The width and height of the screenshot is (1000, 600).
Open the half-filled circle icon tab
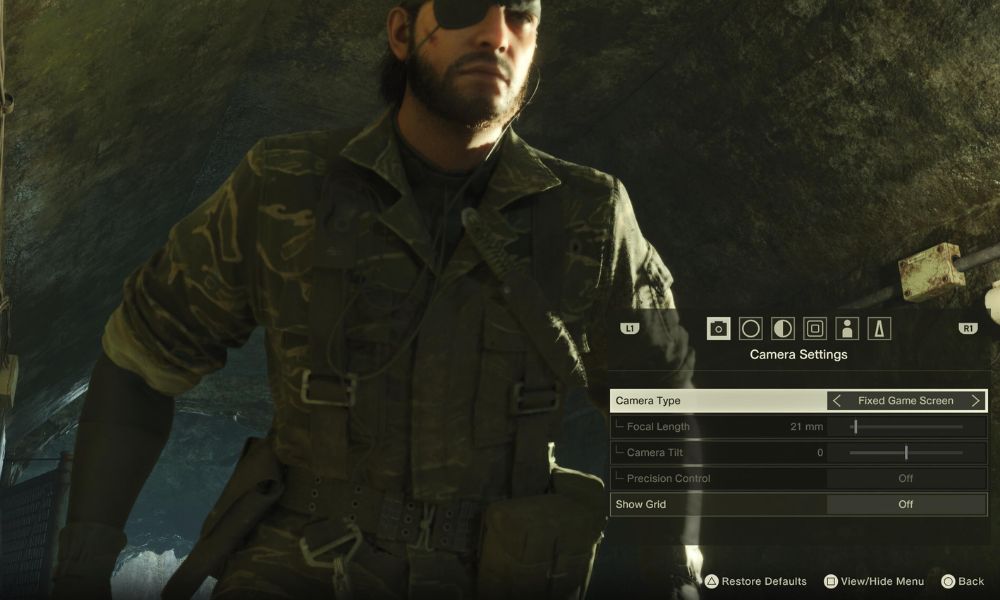click(x=783, y=328)
